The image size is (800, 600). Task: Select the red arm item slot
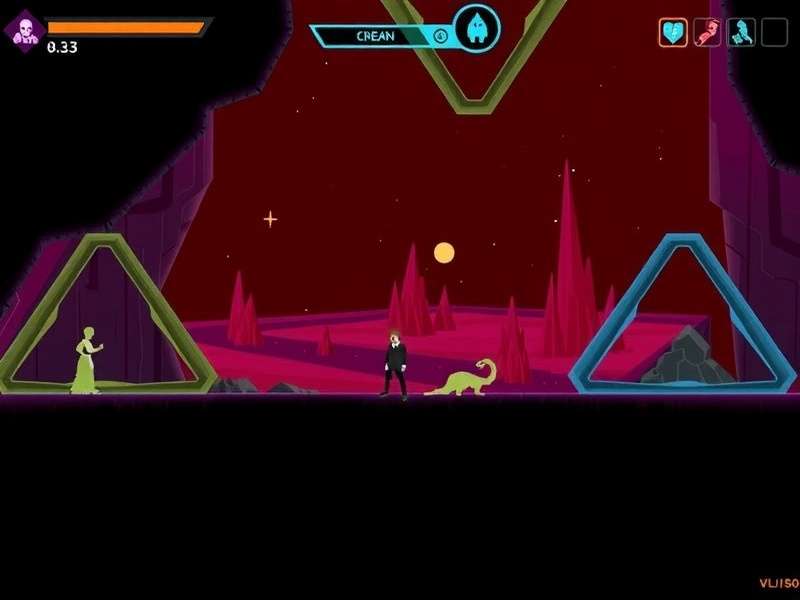click(707, 33)
